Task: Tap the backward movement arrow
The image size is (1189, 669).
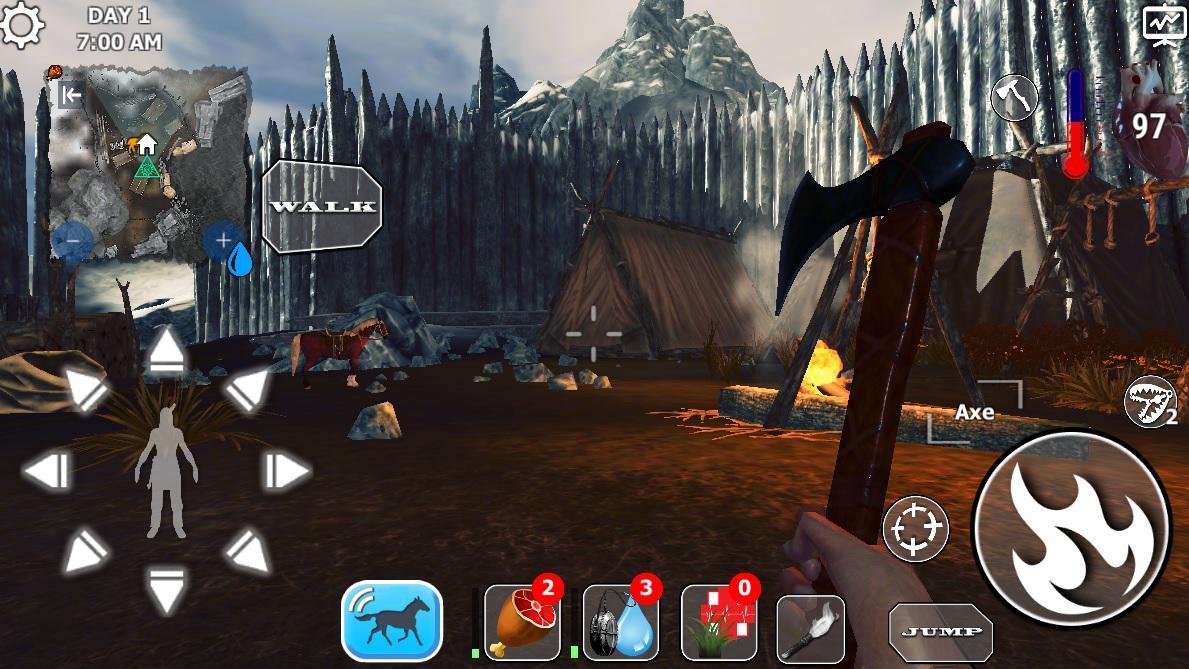Action: pyautogui.click(x=166, y=587)
